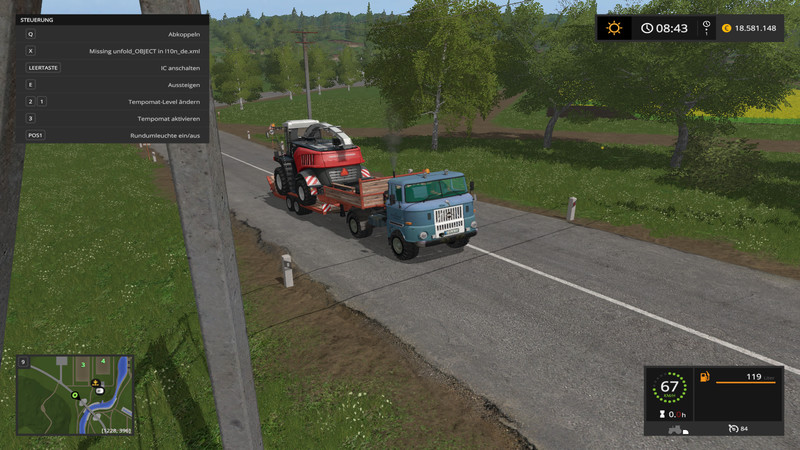Click the orange fuel pump icon
The height and width of the screenshot is (450, 800).
(705, 378)
